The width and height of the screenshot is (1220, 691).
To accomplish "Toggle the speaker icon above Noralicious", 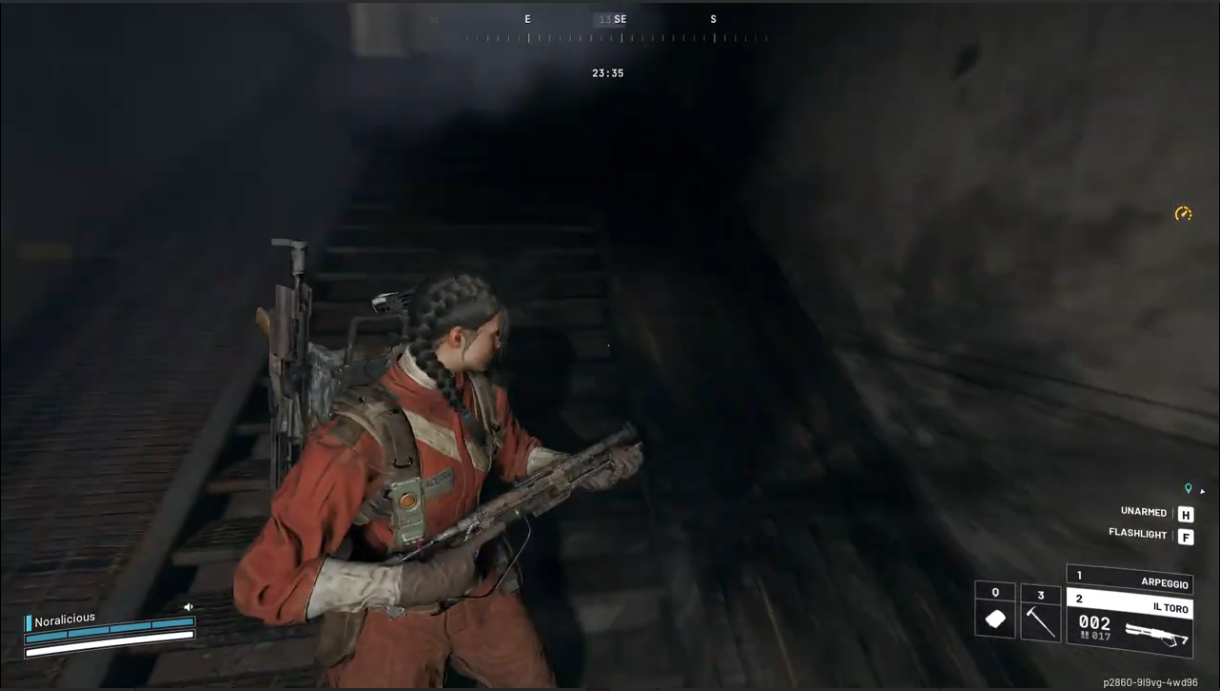I will coord(188,607).
